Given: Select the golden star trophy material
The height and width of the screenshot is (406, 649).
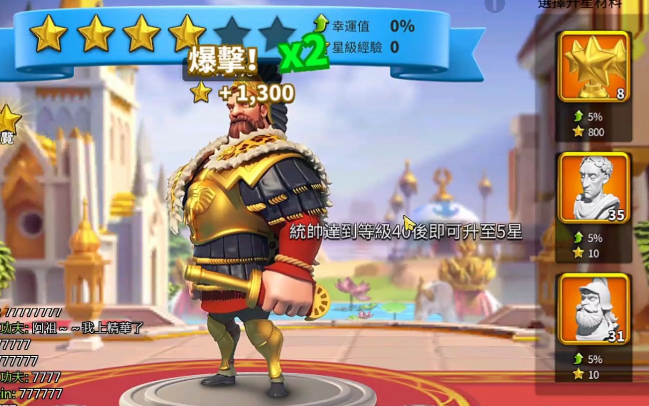Looking at the screenshot, I should (x=594, y=67).
